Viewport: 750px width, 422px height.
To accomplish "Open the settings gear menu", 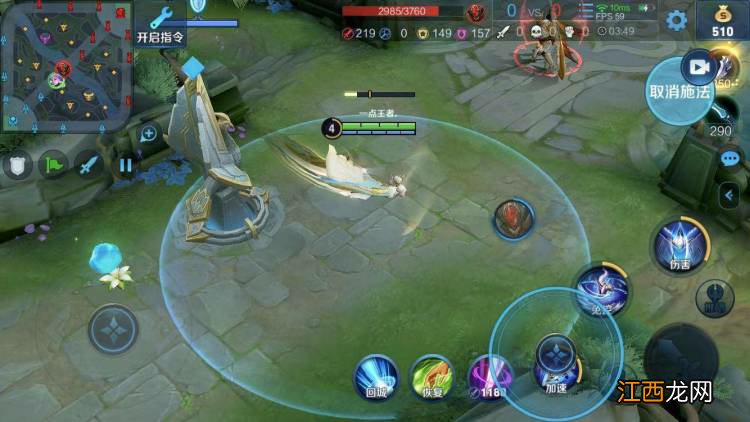I will click(677, 20).
